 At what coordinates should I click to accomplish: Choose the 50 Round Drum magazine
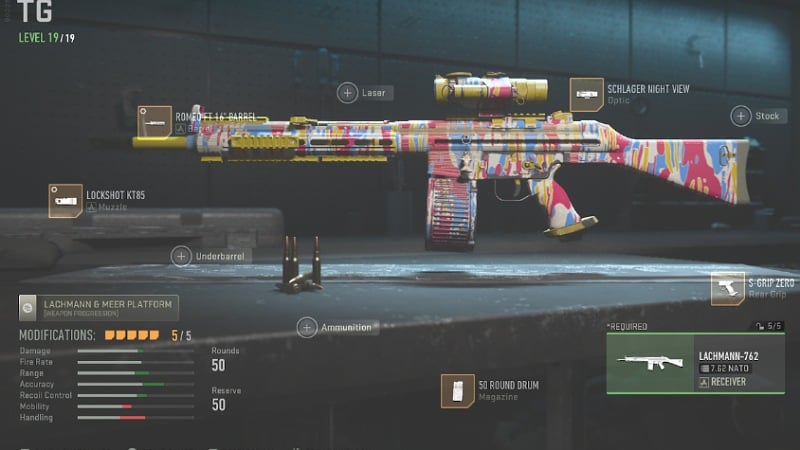click(x=458, y=391)
